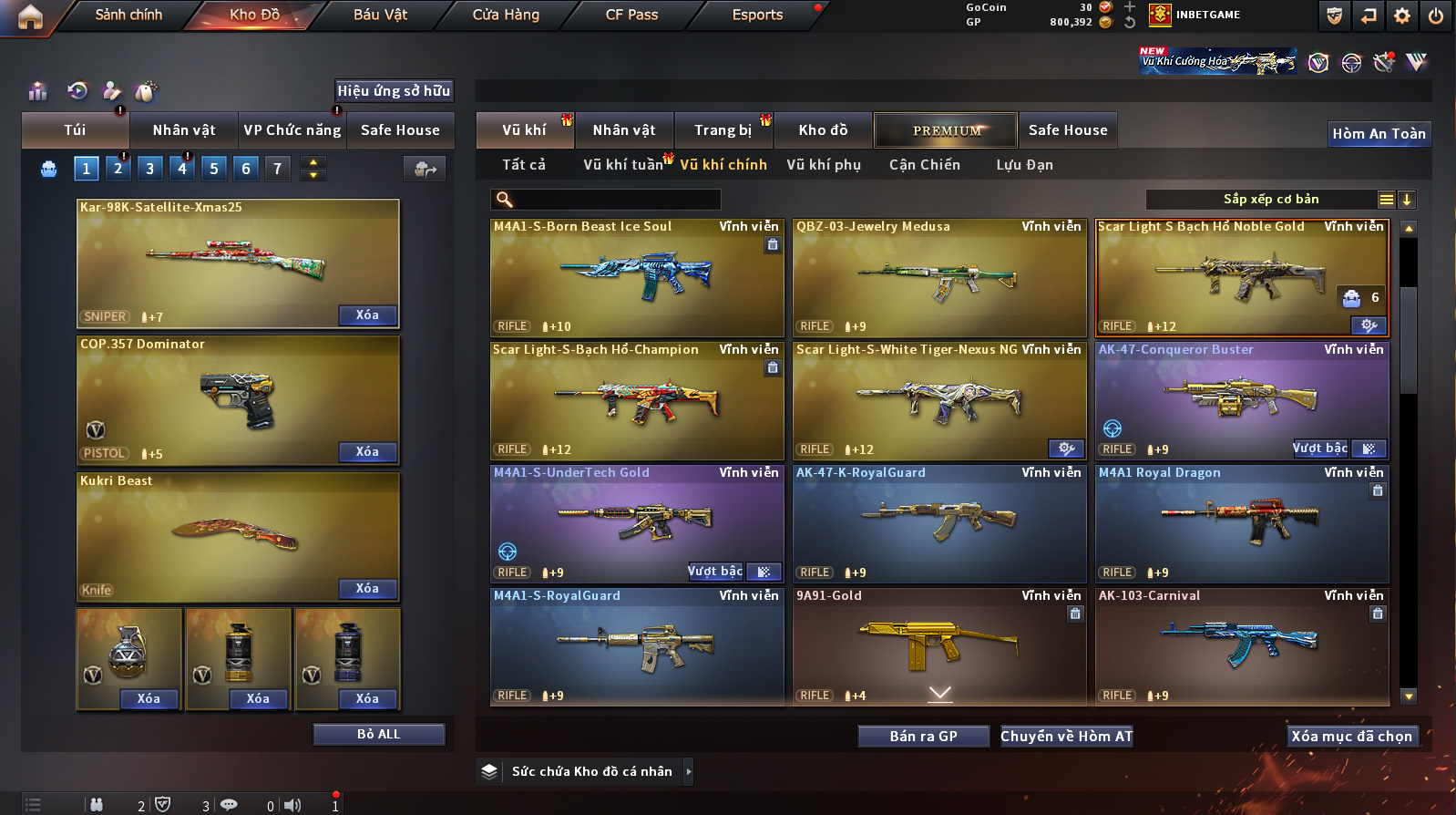The height and width of the screenshot is (815, 1456).
Task: Pick the 9A91-Gold rifle tile
Action: tap(939, 647)
